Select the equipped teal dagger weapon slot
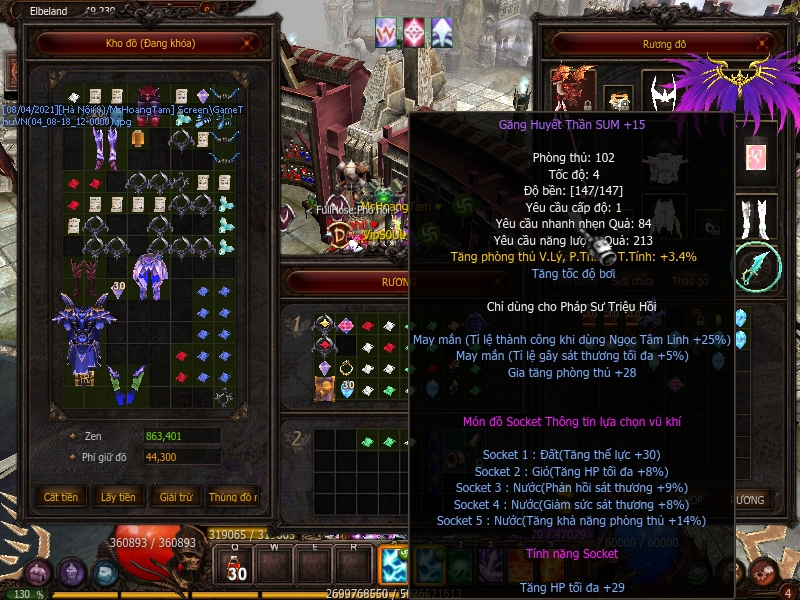The image size is (800, 600). tap(757, 266)
